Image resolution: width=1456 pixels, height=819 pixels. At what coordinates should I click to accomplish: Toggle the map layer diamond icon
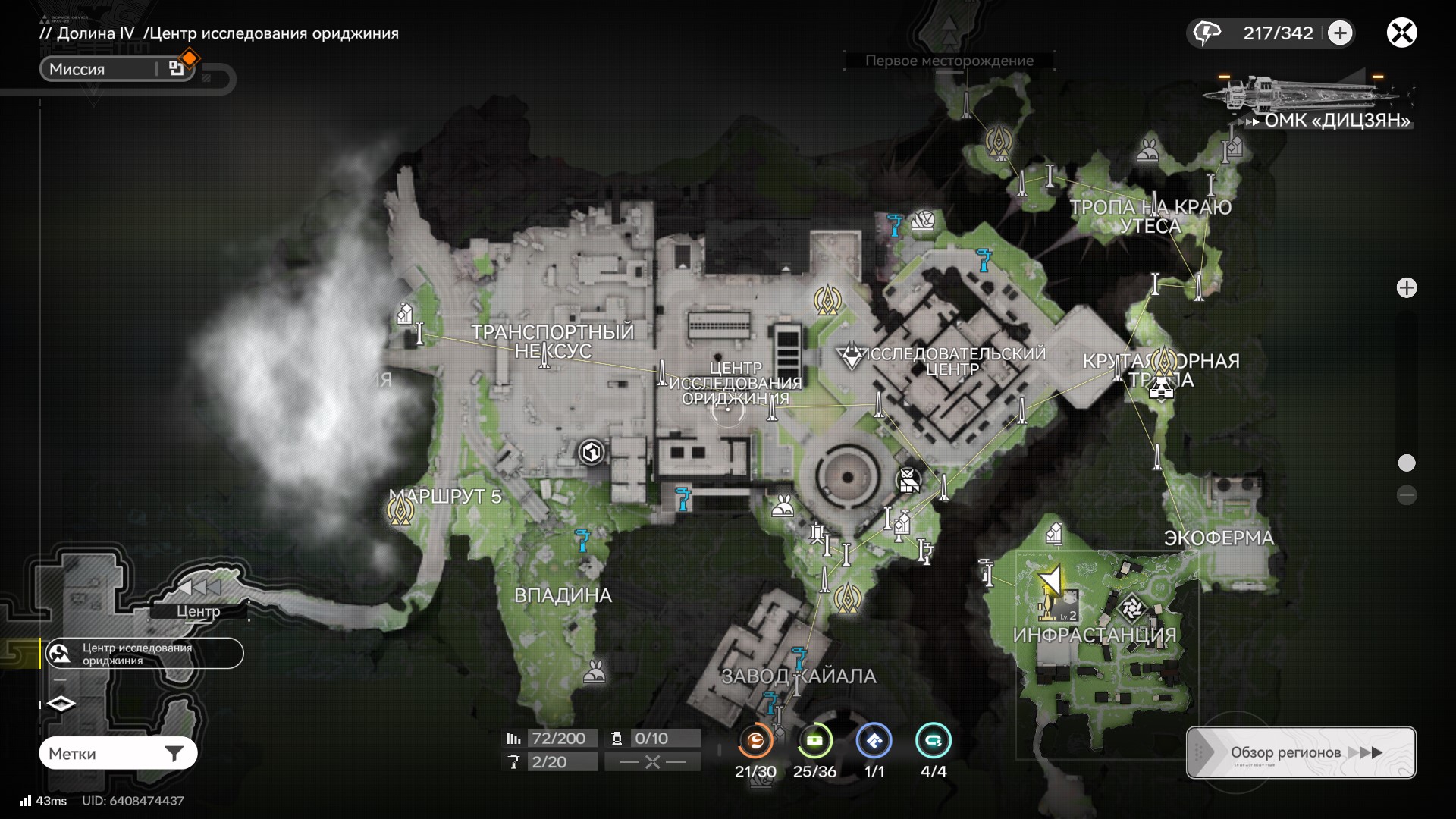(61, 704)
